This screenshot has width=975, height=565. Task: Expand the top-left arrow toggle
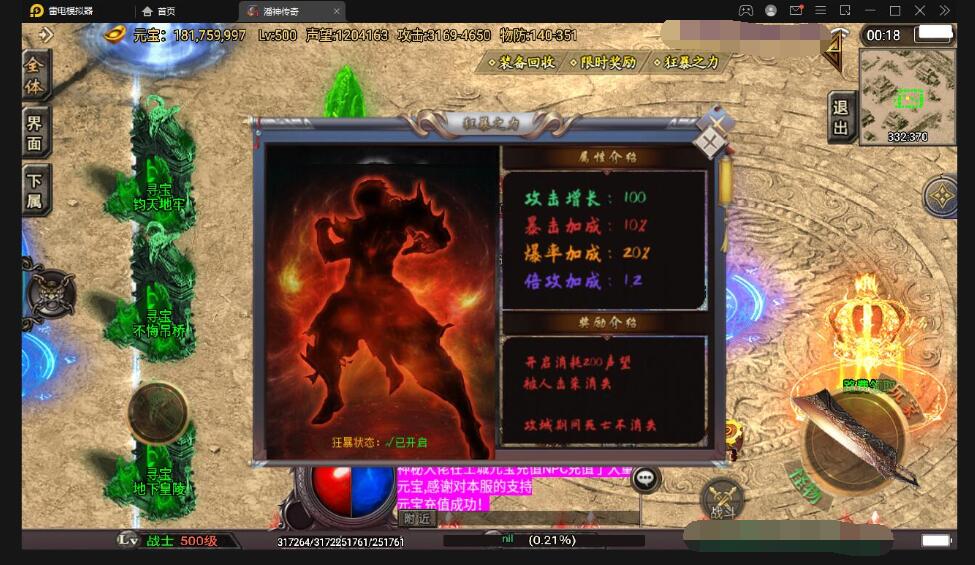pyautogui.click(x=46, y=34)
